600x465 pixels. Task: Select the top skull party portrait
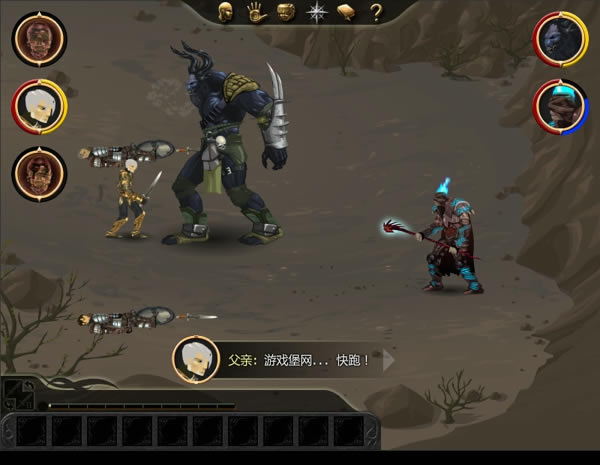coord(40,38)
